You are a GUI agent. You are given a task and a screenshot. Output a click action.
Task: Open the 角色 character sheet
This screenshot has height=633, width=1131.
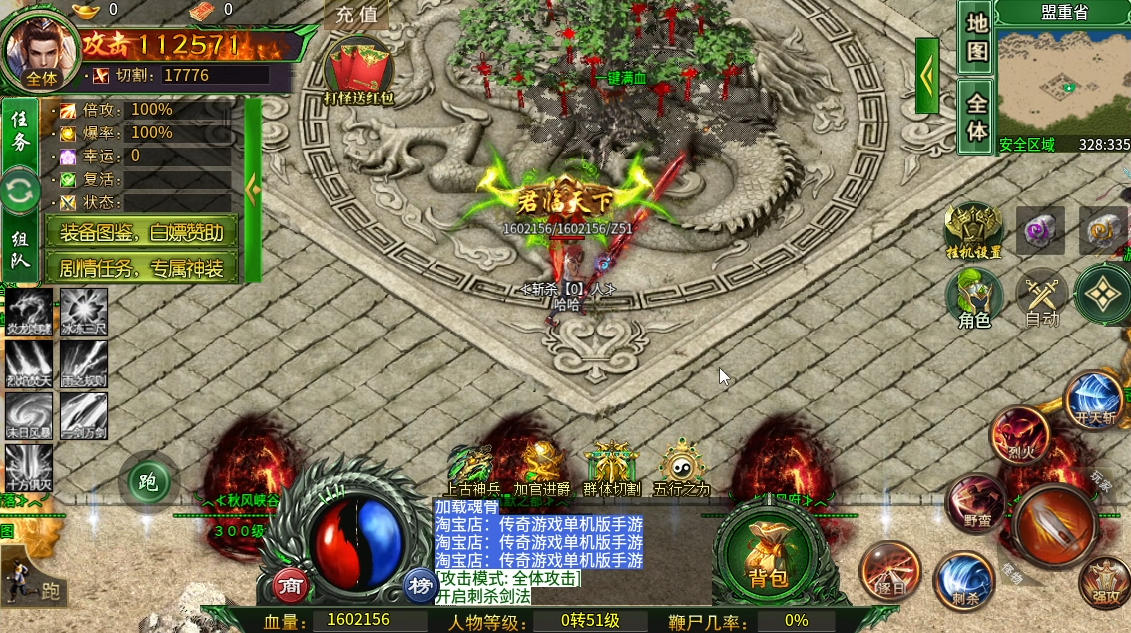[x=974, y=298]
